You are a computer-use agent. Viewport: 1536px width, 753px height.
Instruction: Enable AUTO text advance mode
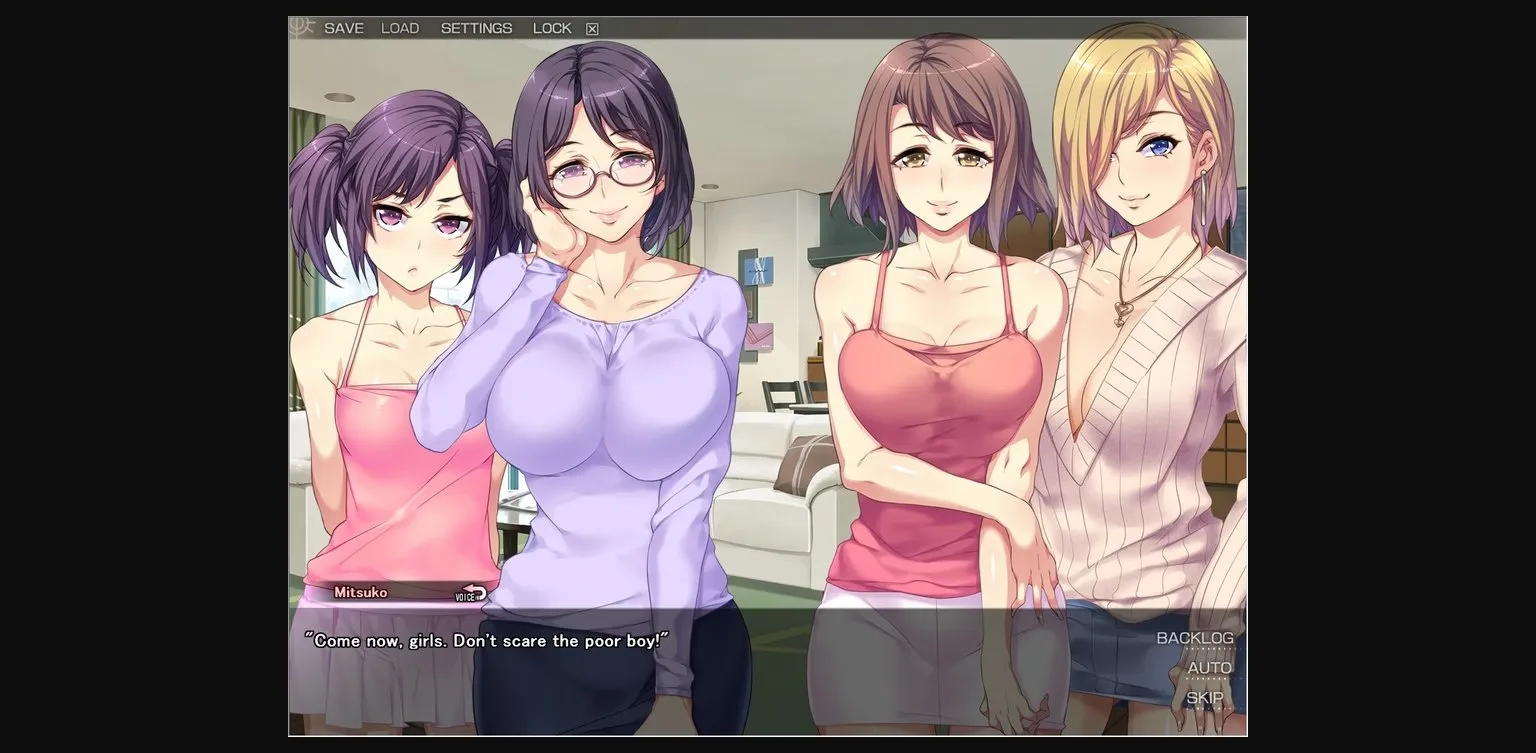(1211, 667)
